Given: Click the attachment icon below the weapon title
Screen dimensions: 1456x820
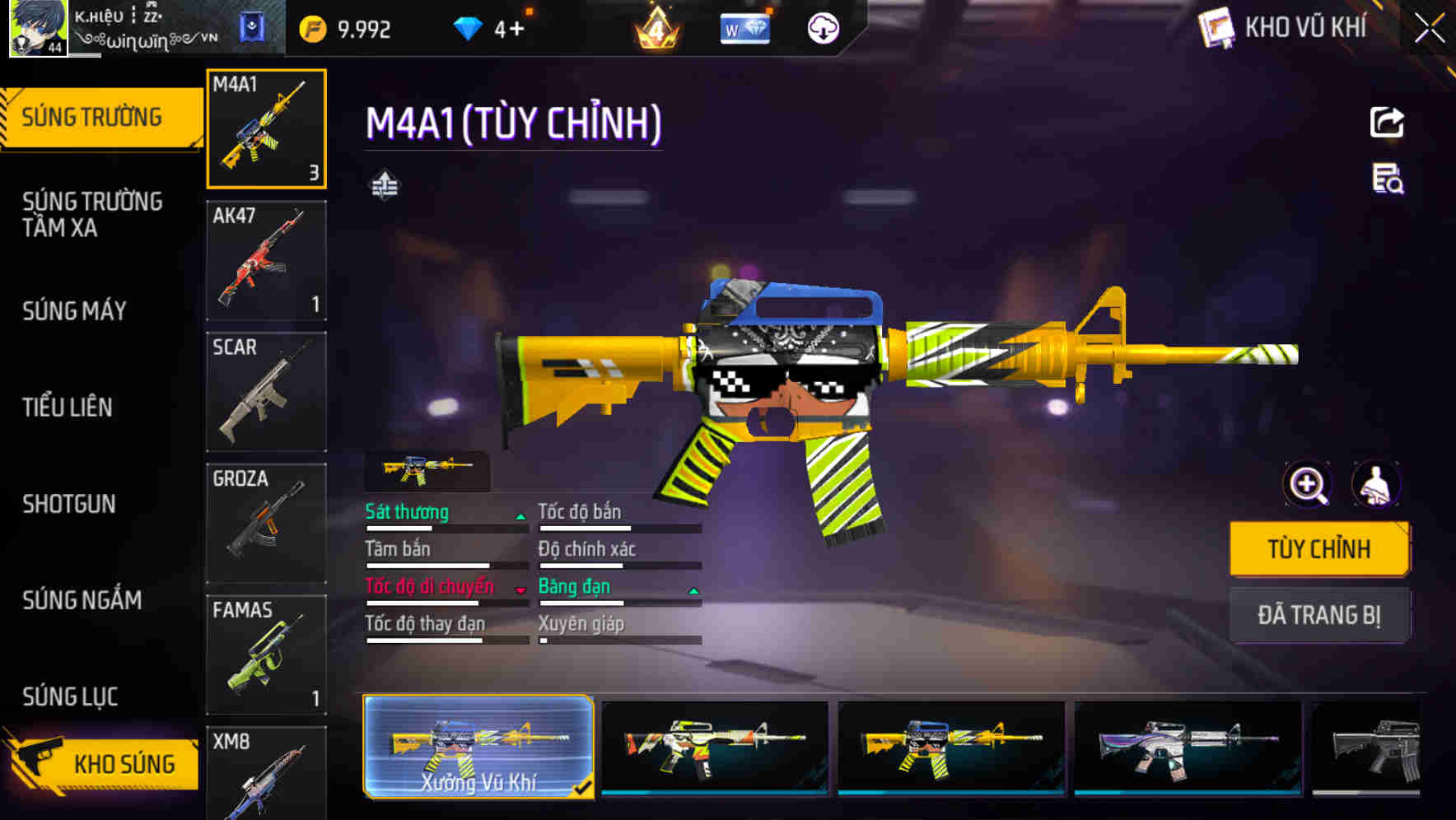Looking at the screenshot, I should pyautogui.click(x=384, y=186).
